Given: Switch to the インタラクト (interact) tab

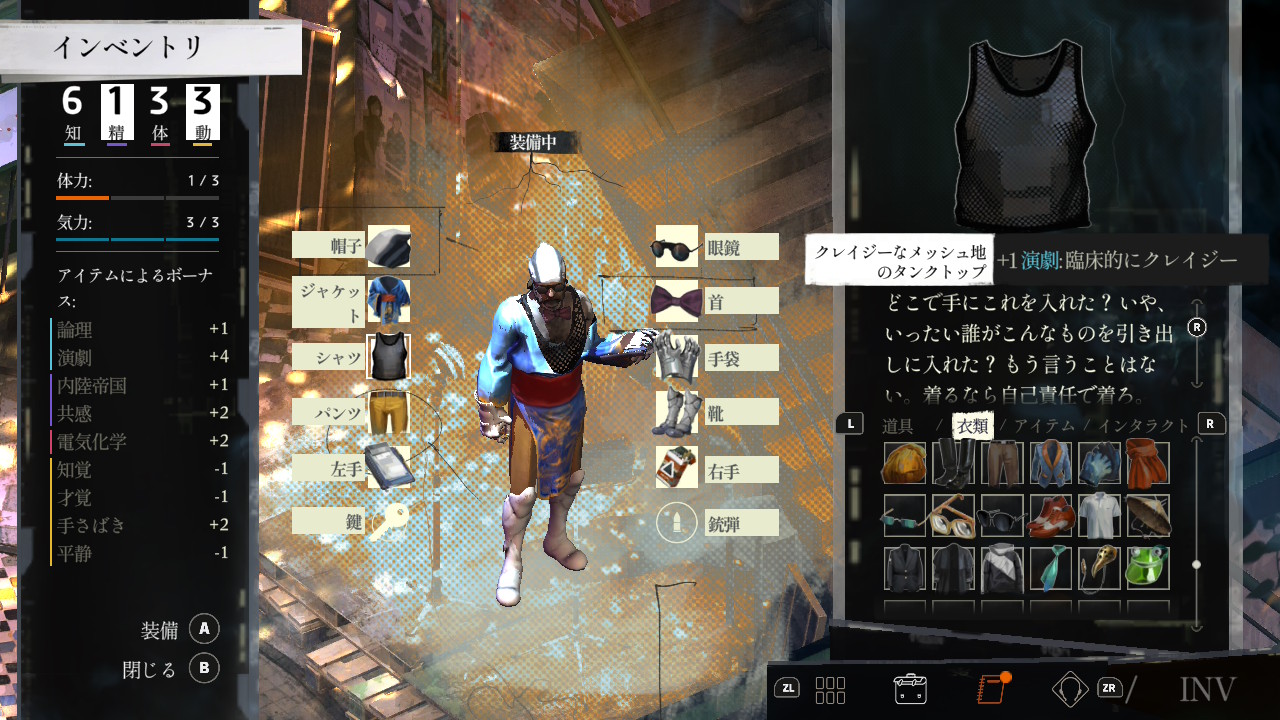Looking at the screenshot, I should click(1144, 426).
